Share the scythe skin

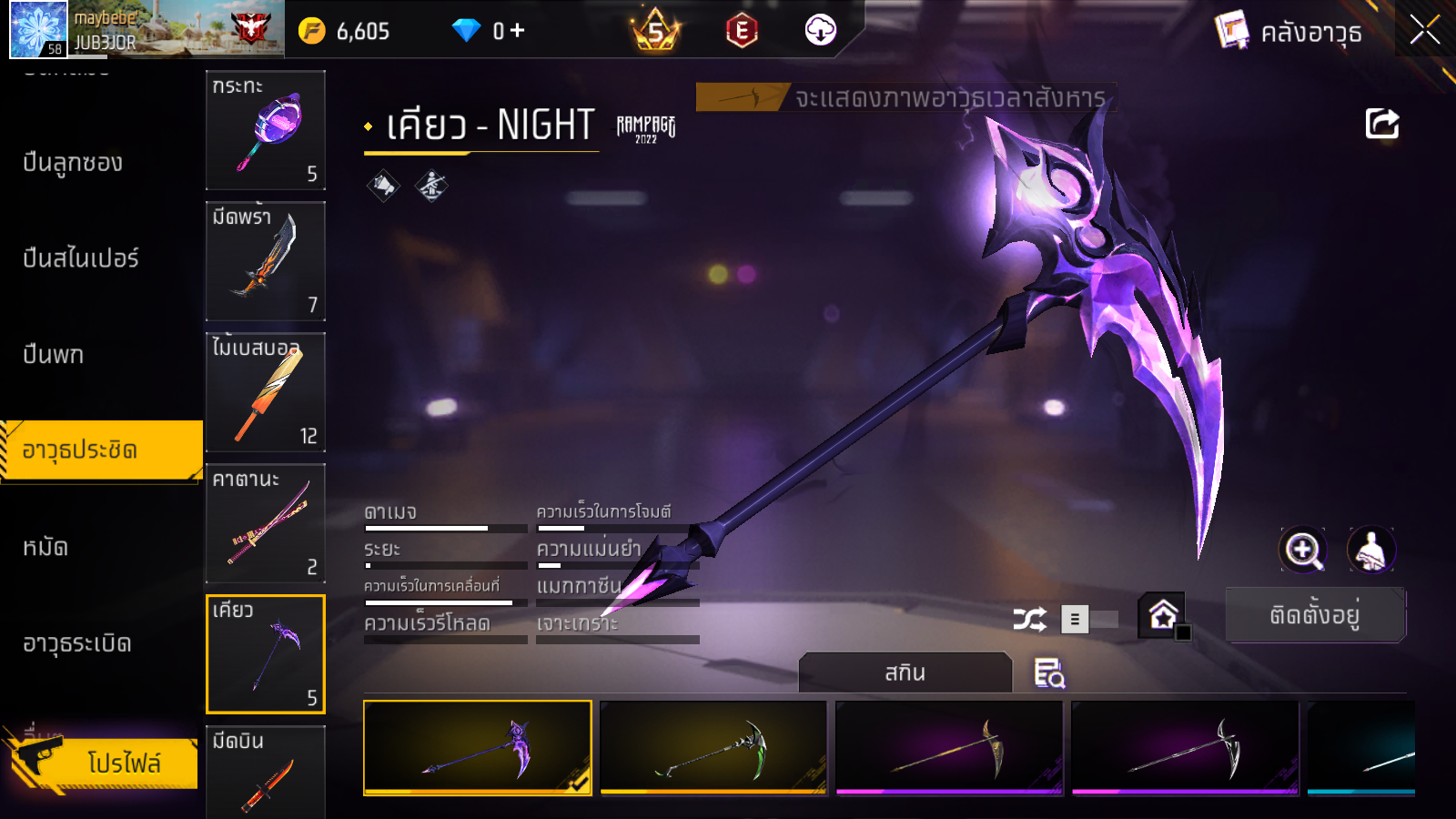(x=1381, y=124)
